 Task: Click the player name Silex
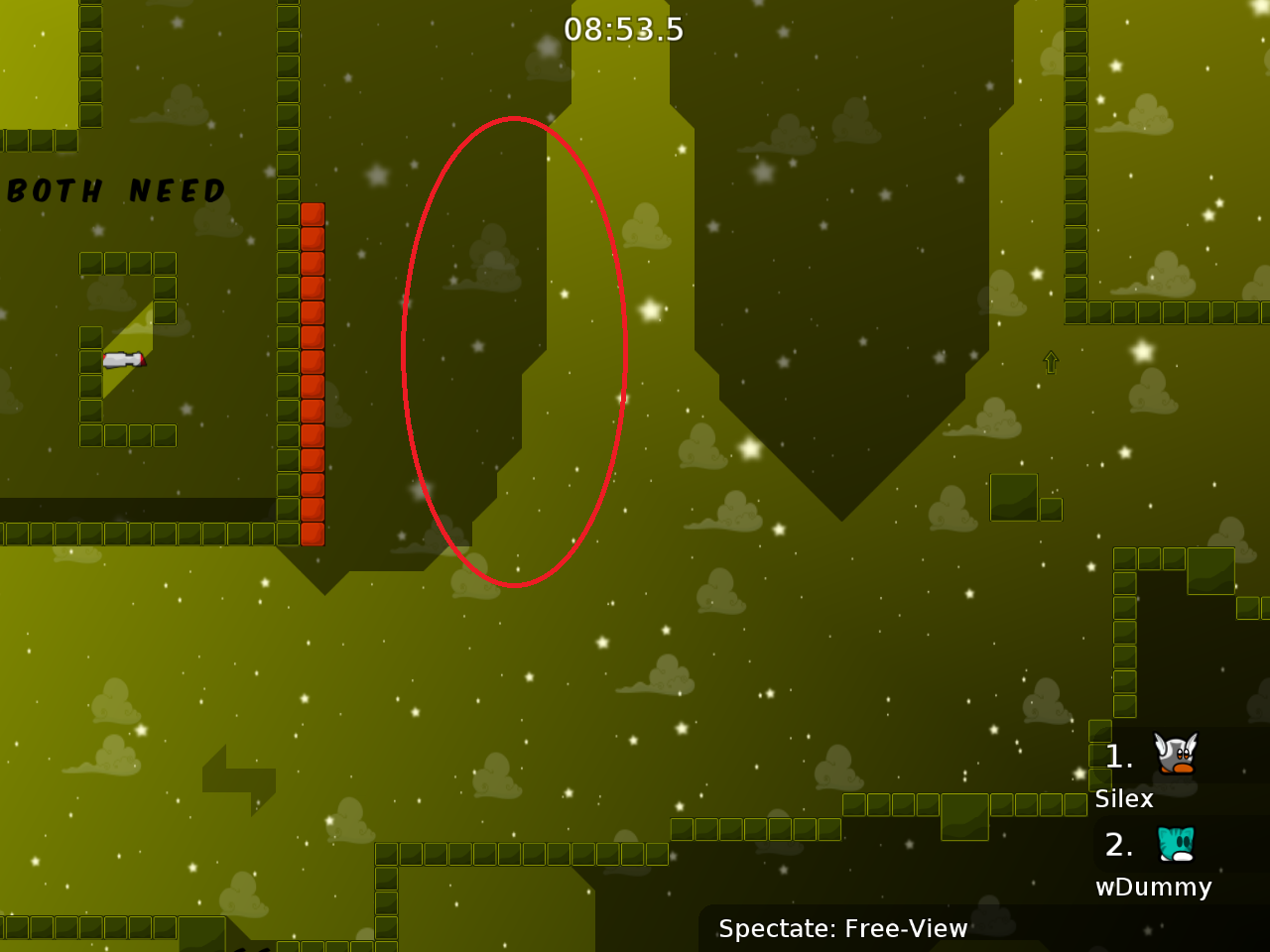tap(1123, 798)
